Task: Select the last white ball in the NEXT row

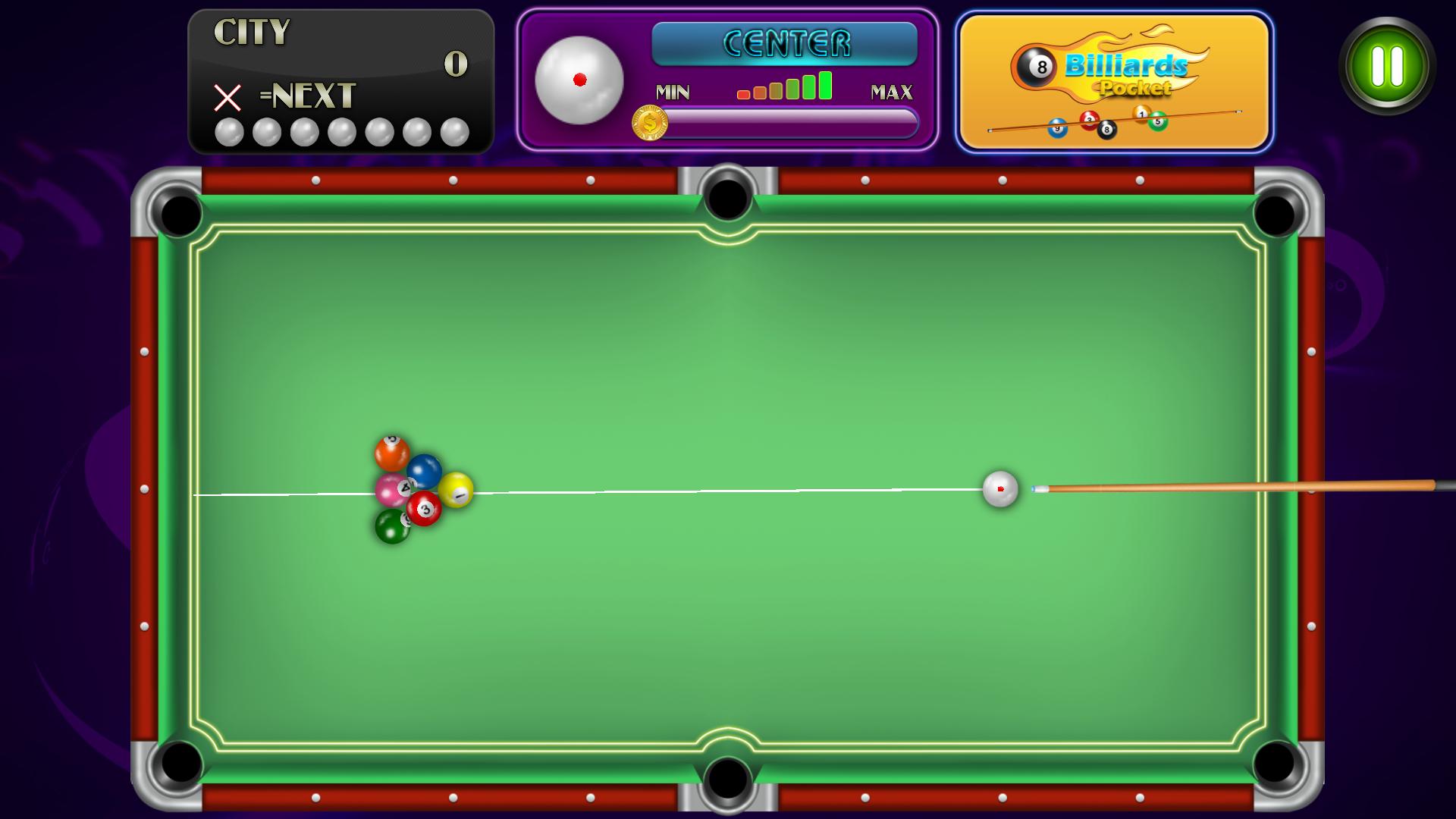Action: [x=453, y=133]
